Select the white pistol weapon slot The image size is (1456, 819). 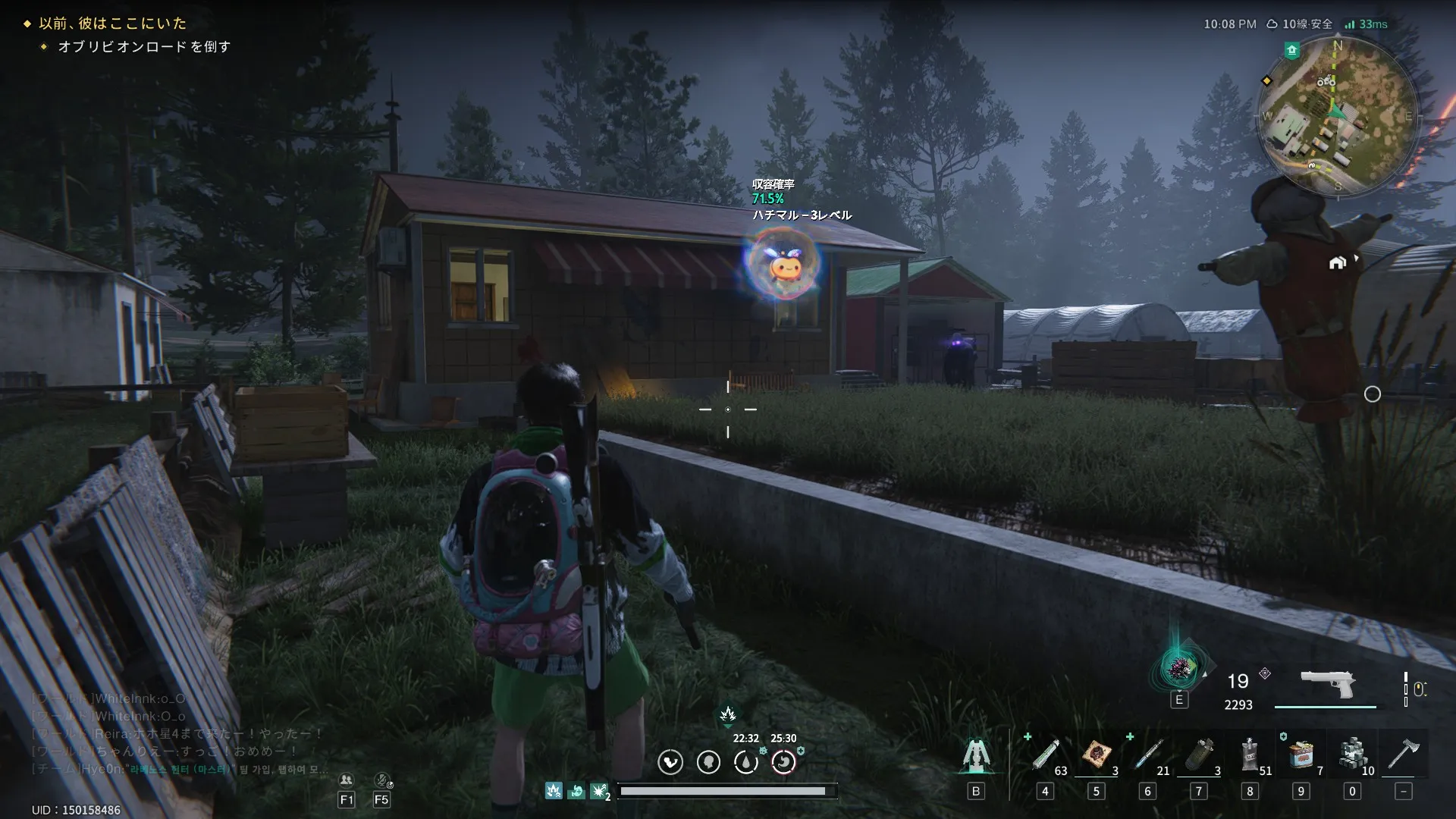point(1327,683)
